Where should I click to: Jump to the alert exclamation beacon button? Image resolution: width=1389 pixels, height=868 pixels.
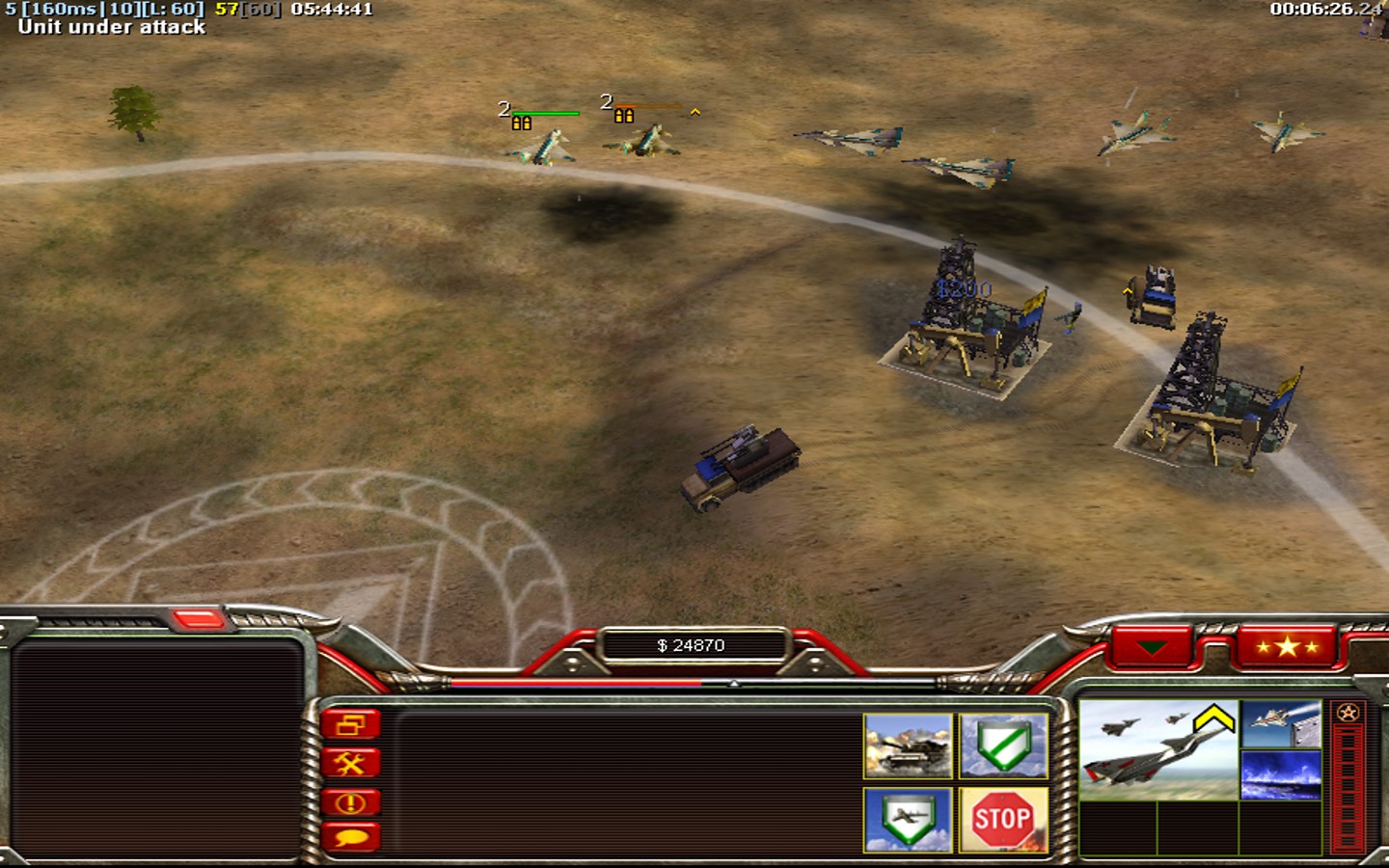pos(351,802)
